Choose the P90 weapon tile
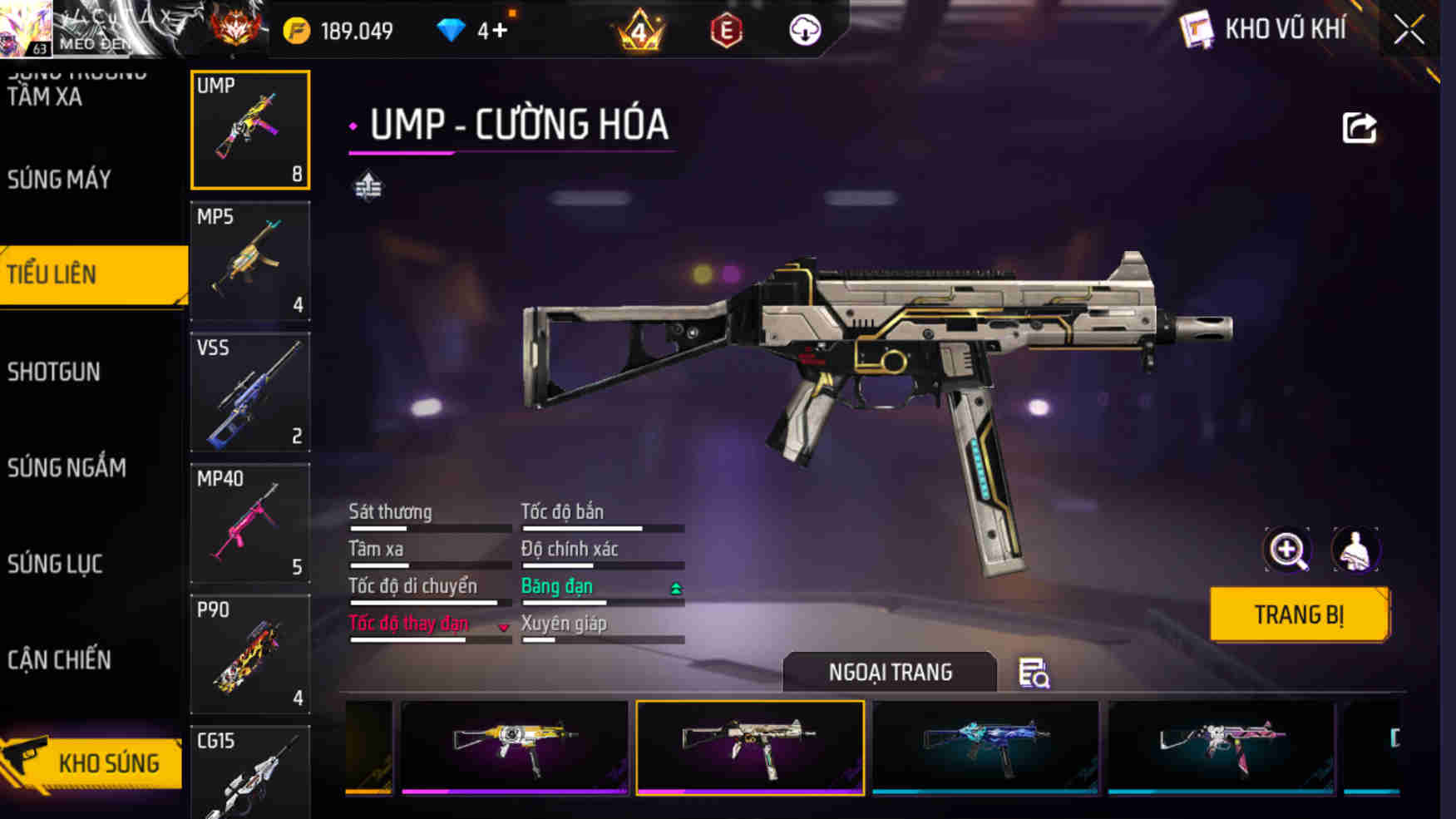The height and width of the screenshot is (819, 1456). [249, 654]
